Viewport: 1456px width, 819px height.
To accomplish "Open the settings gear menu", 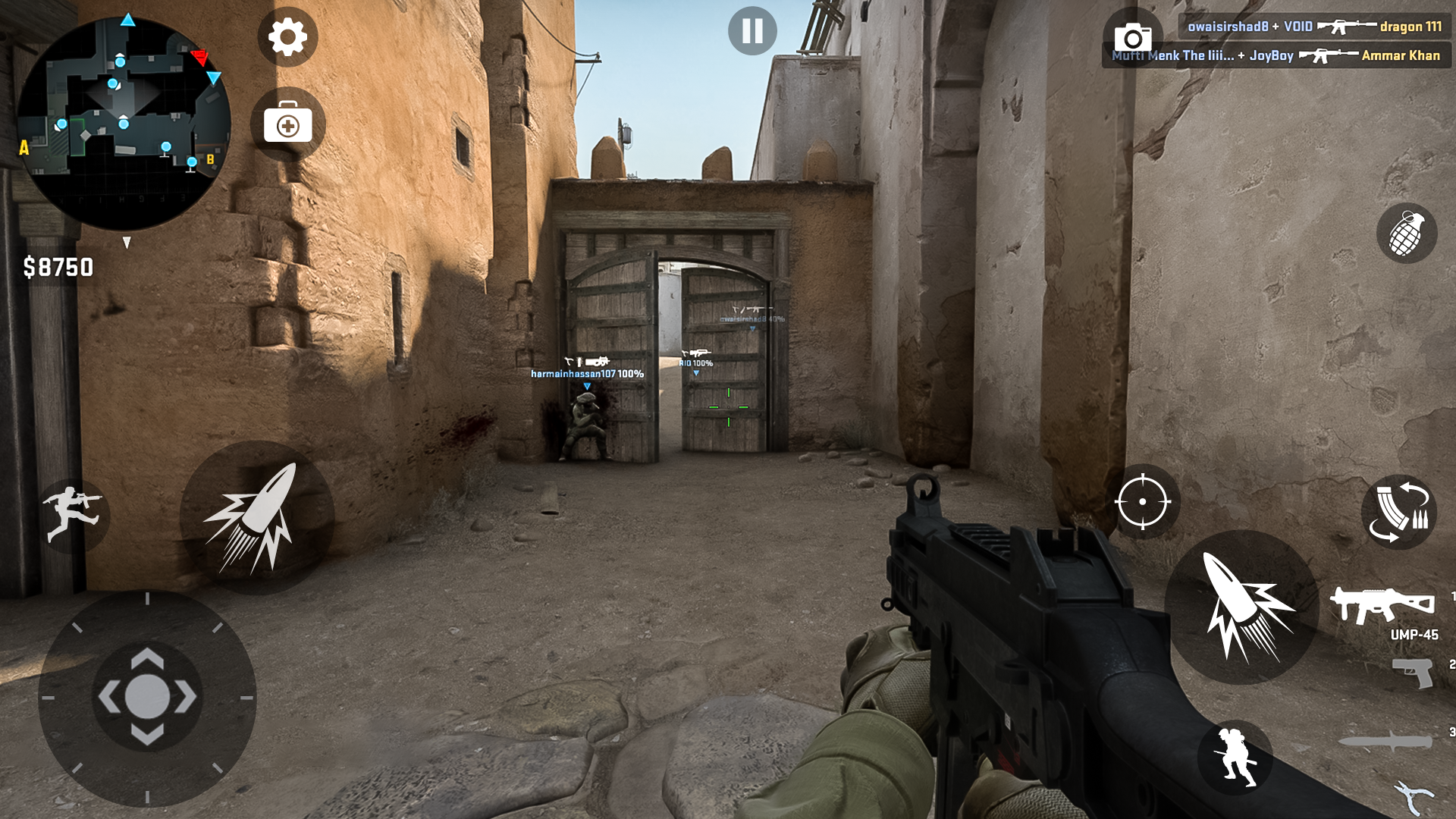I will pos(287,38).
